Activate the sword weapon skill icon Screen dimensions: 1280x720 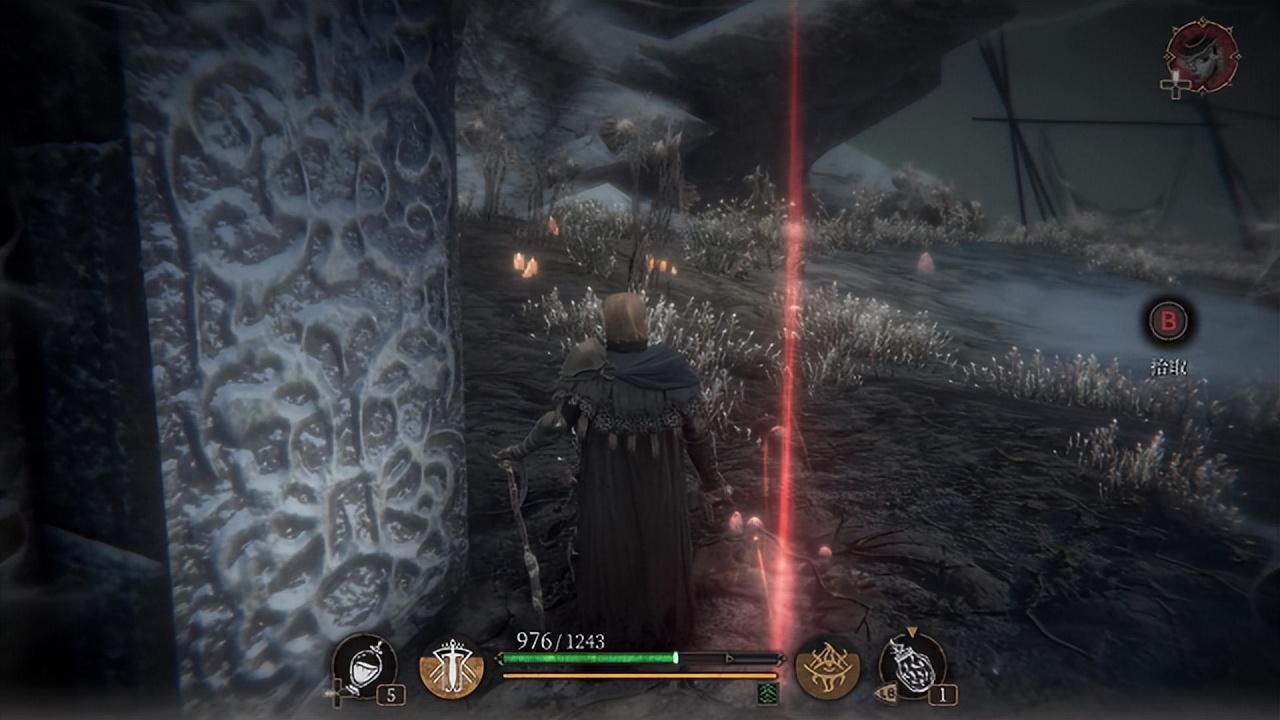(x=451, y=667)
